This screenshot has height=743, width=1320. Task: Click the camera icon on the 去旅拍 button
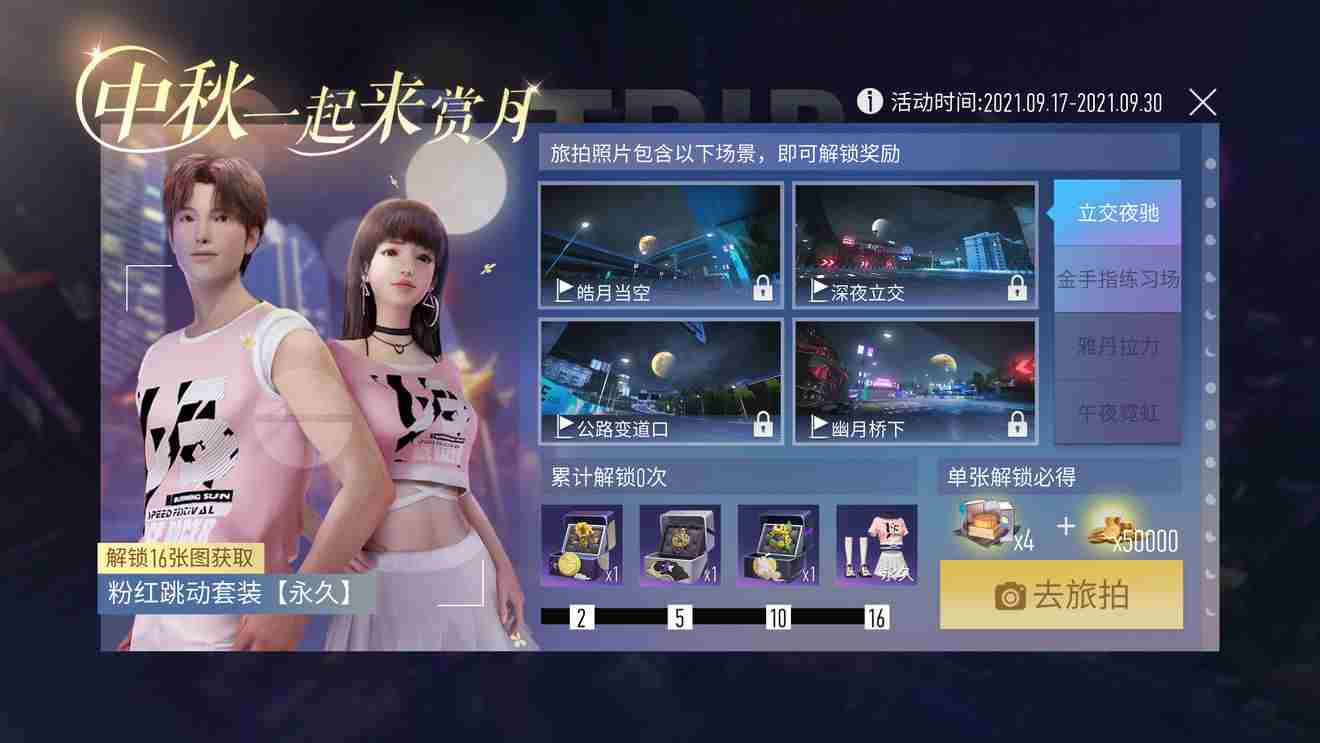tap(1012, 596)
